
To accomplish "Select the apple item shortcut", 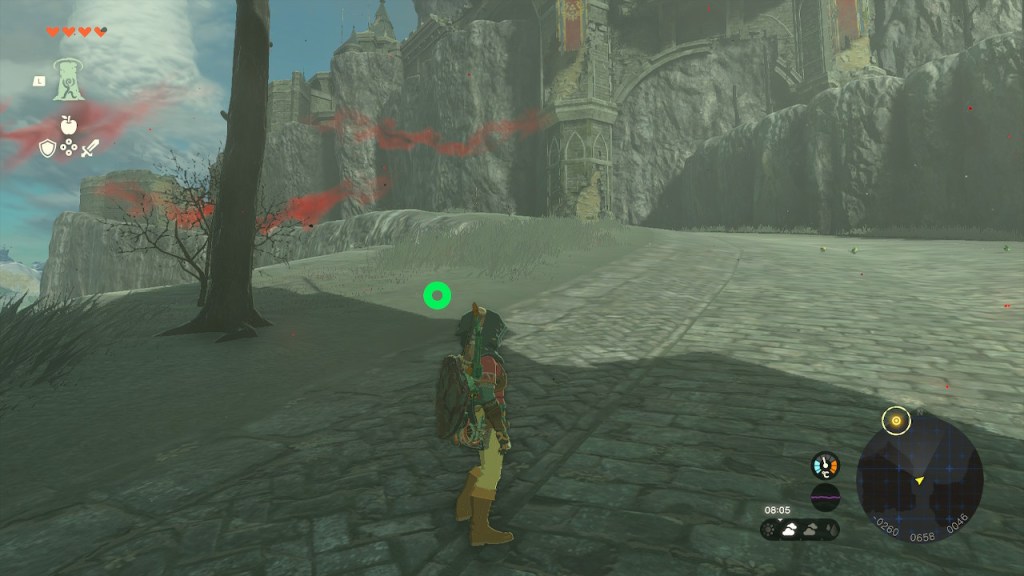I will [68, 125].
